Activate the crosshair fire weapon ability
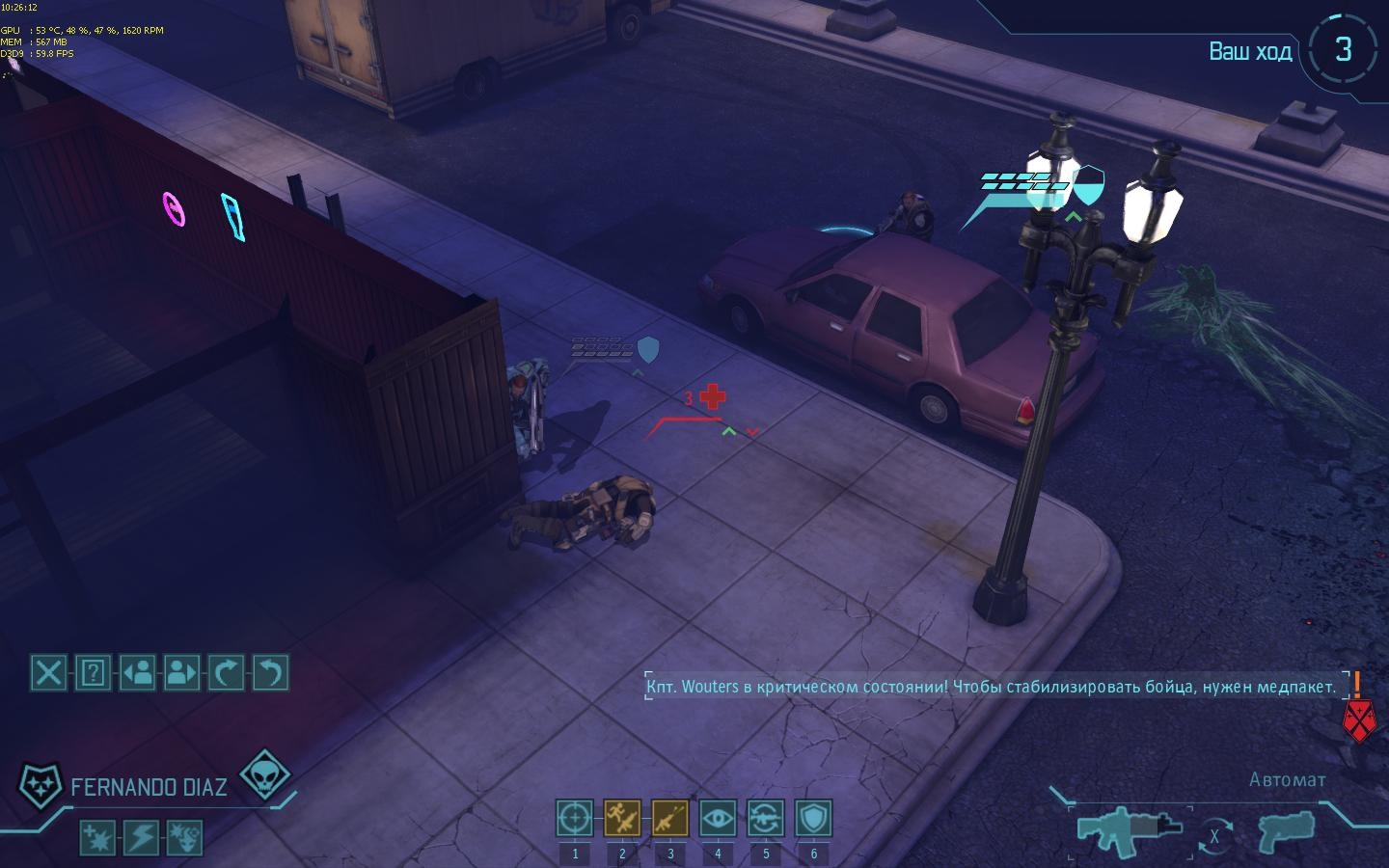 pos(575,819)
